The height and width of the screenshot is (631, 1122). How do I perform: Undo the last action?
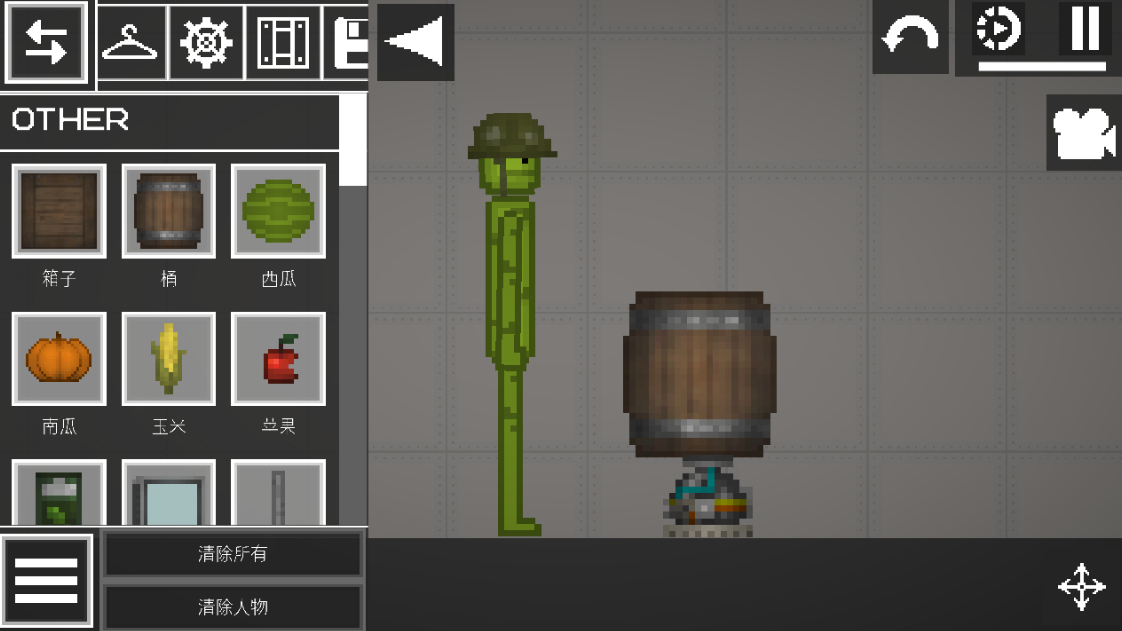[910, 38]
